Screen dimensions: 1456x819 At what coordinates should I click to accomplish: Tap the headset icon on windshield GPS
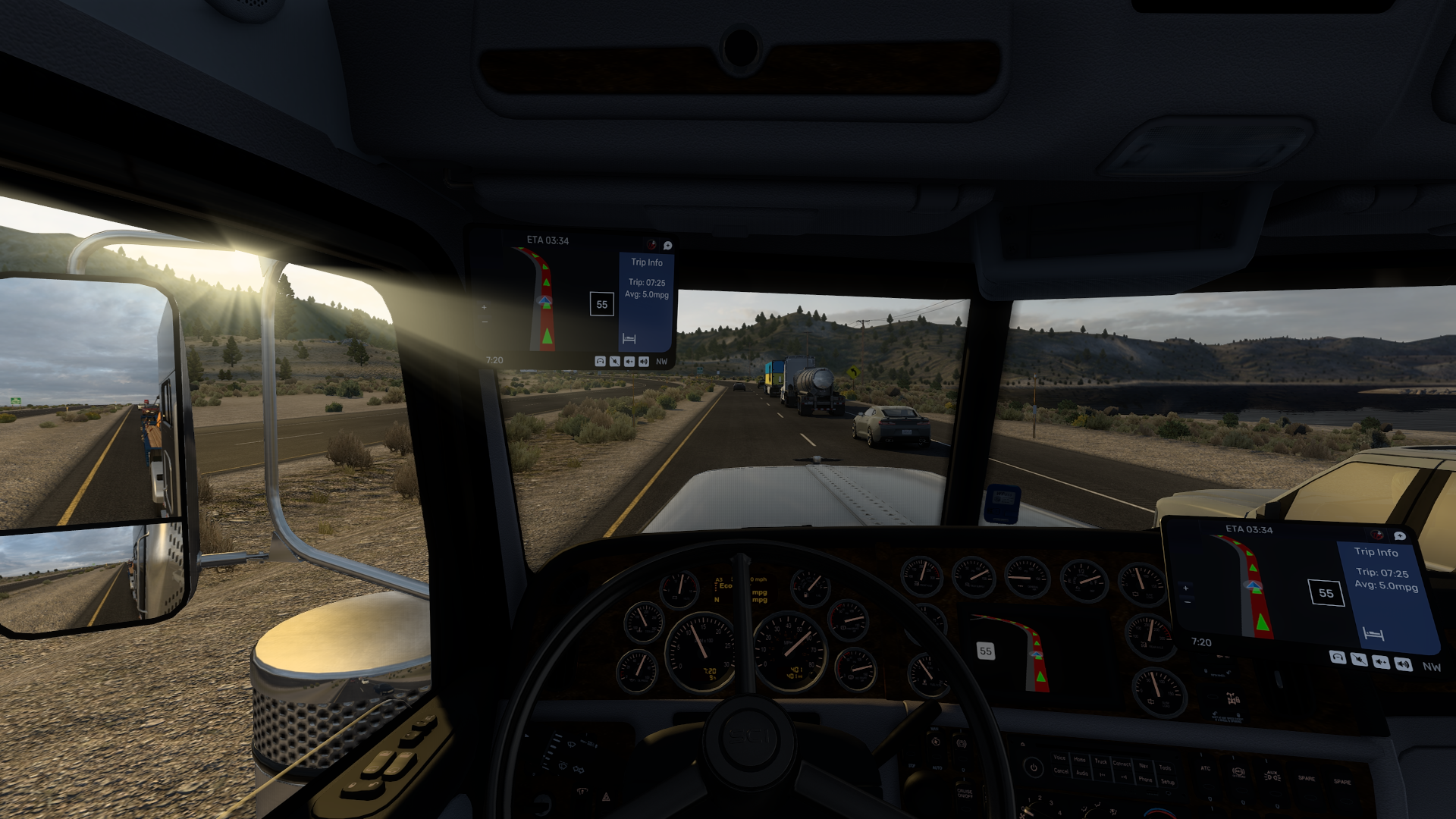point(600,362)
